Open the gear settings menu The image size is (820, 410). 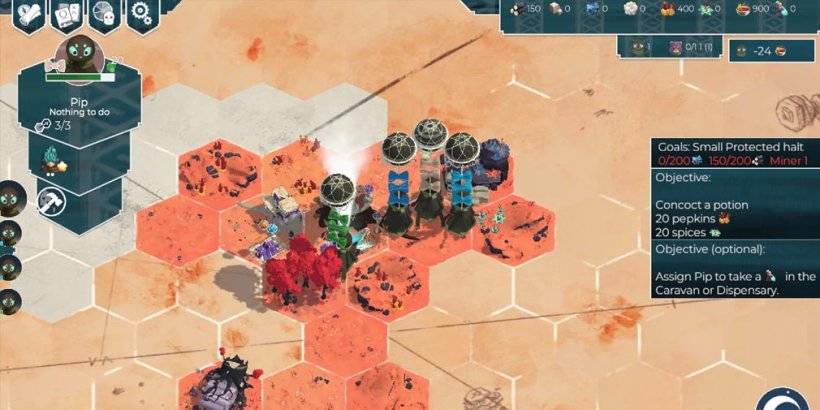tap(145, 14)
